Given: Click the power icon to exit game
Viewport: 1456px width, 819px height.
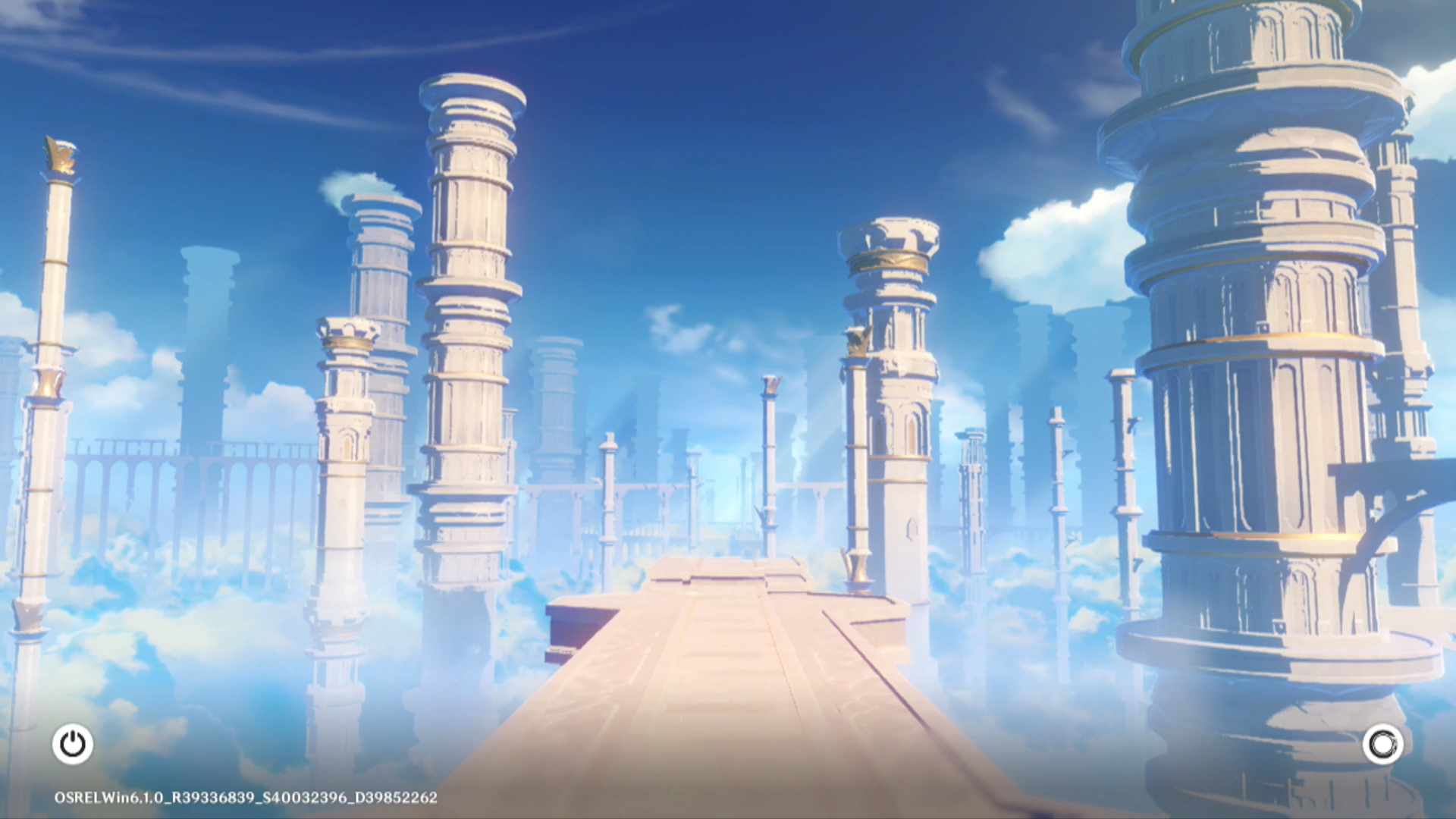Looking at the screenshot, I should [73, 744].
